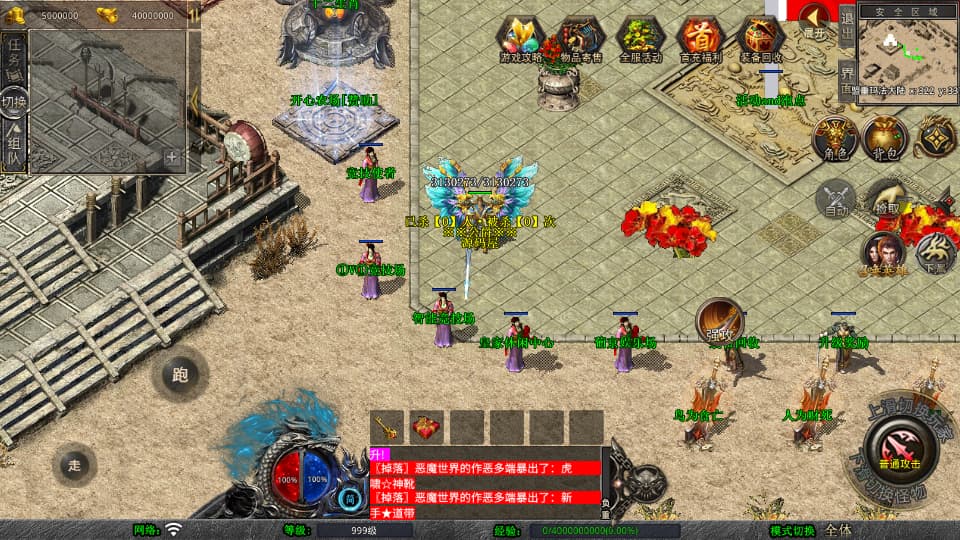Image resolution: width=960 pixels, height=540 pixels.
Task: Click the round 切换 switch button
Action: (14, 101)
